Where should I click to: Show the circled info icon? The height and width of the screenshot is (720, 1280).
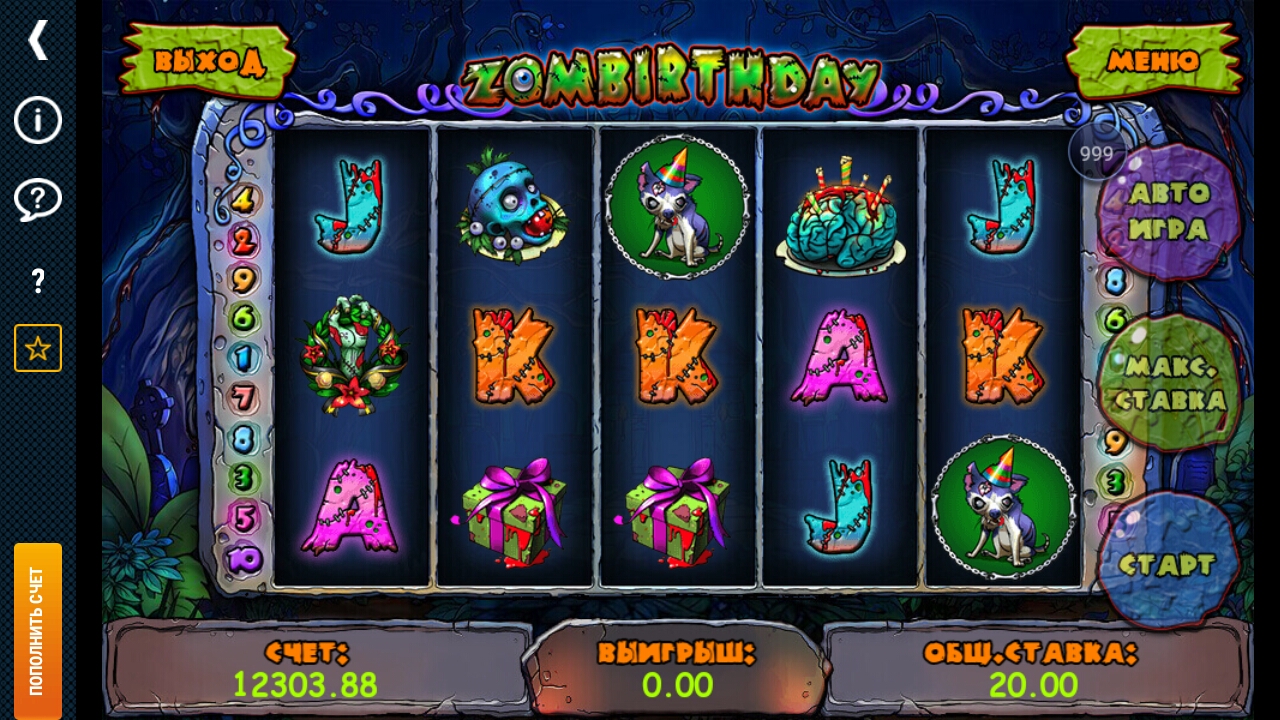pos(38,120)
